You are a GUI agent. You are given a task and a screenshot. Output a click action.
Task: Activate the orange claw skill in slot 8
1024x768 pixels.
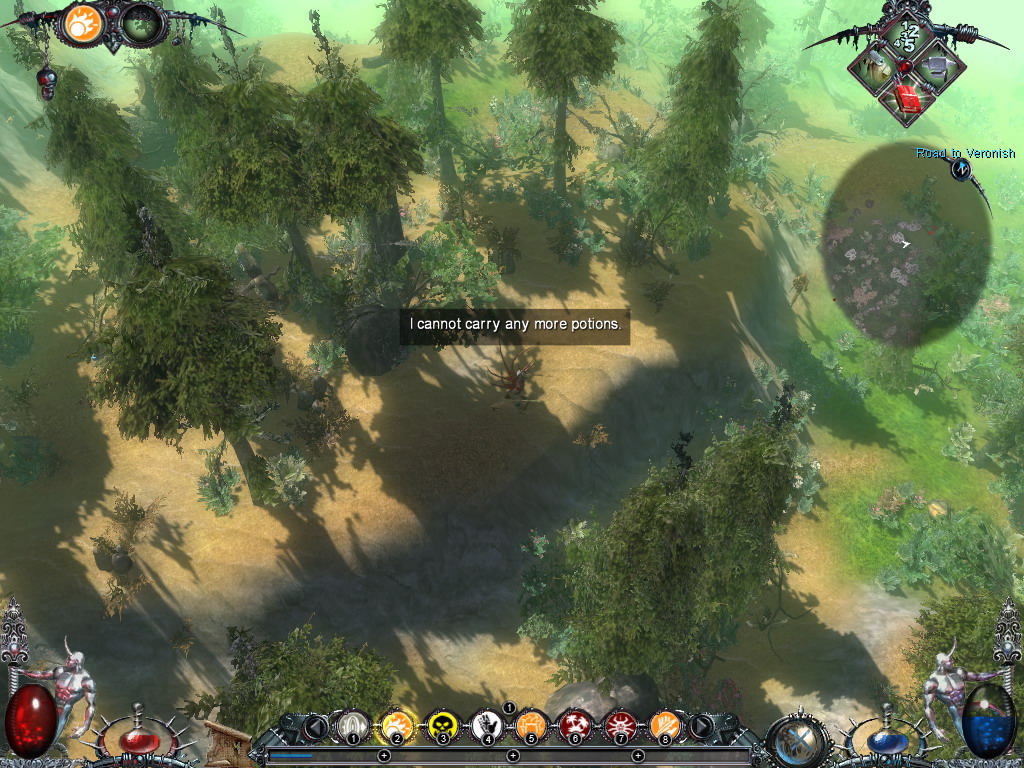click(665, 725)
